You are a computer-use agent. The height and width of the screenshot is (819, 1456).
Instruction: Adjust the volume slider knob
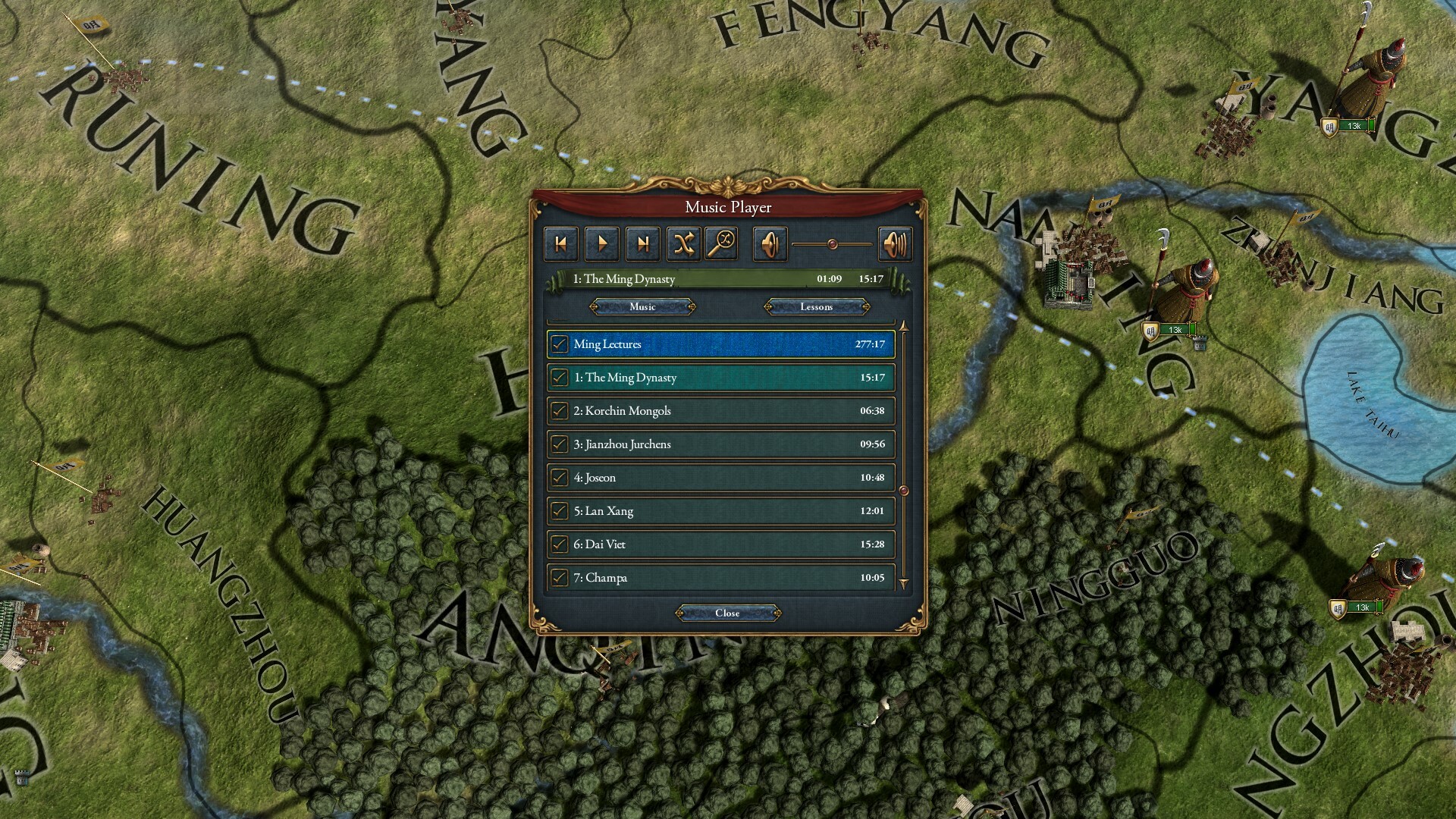pos(833,243)
